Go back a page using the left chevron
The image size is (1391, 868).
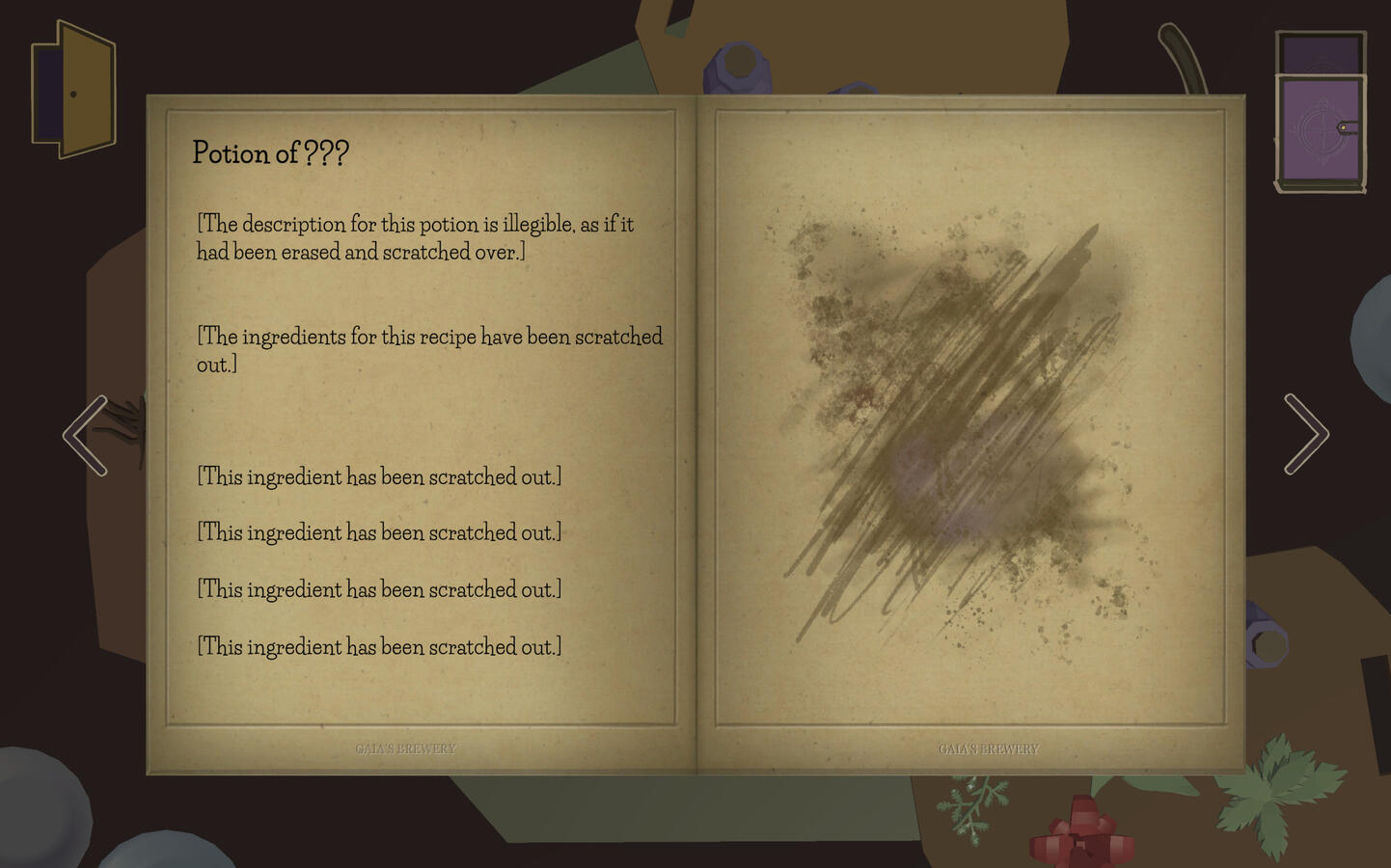point(85,436)
